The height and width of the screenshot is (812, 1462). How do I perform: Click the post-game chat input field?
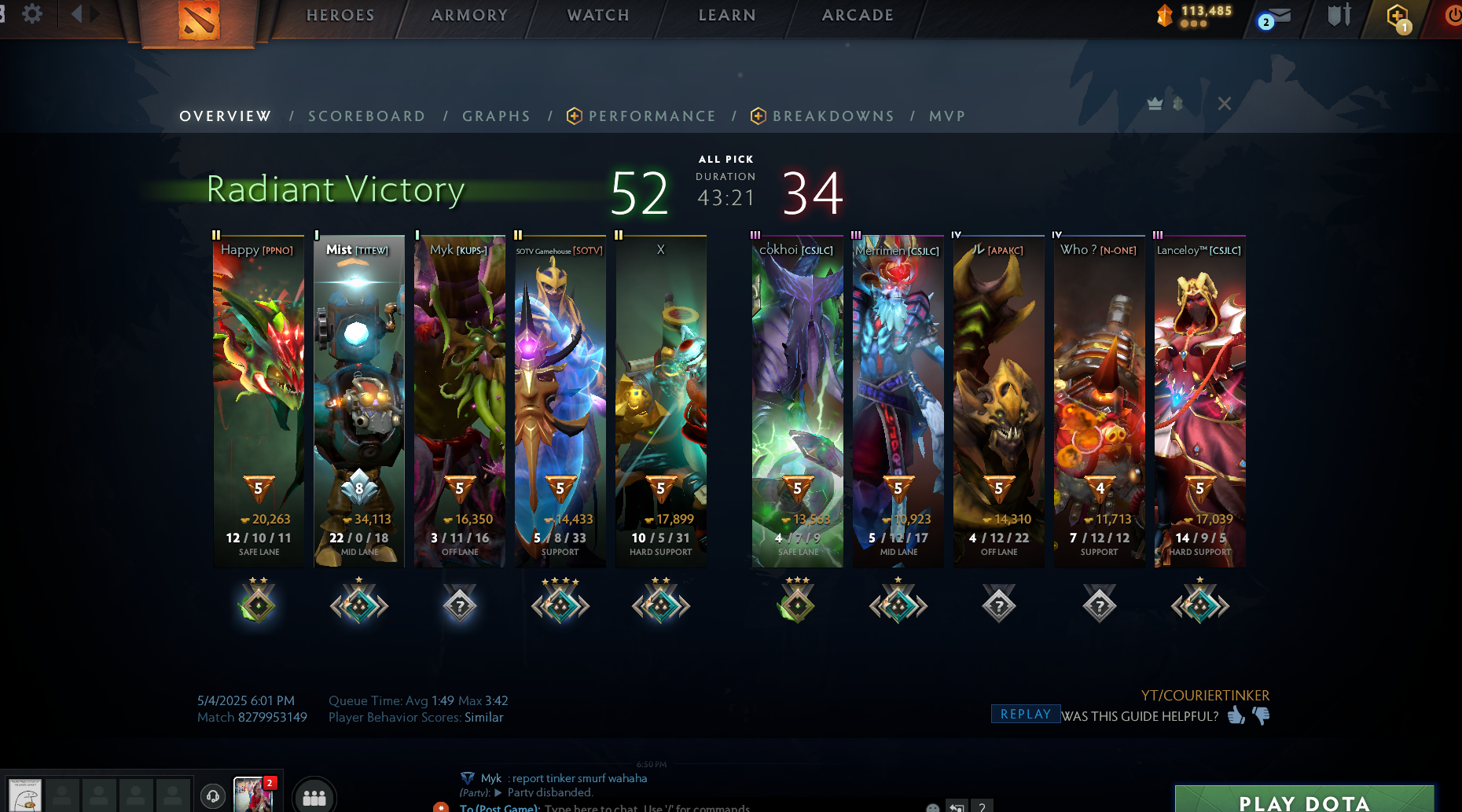click(646, 807)
